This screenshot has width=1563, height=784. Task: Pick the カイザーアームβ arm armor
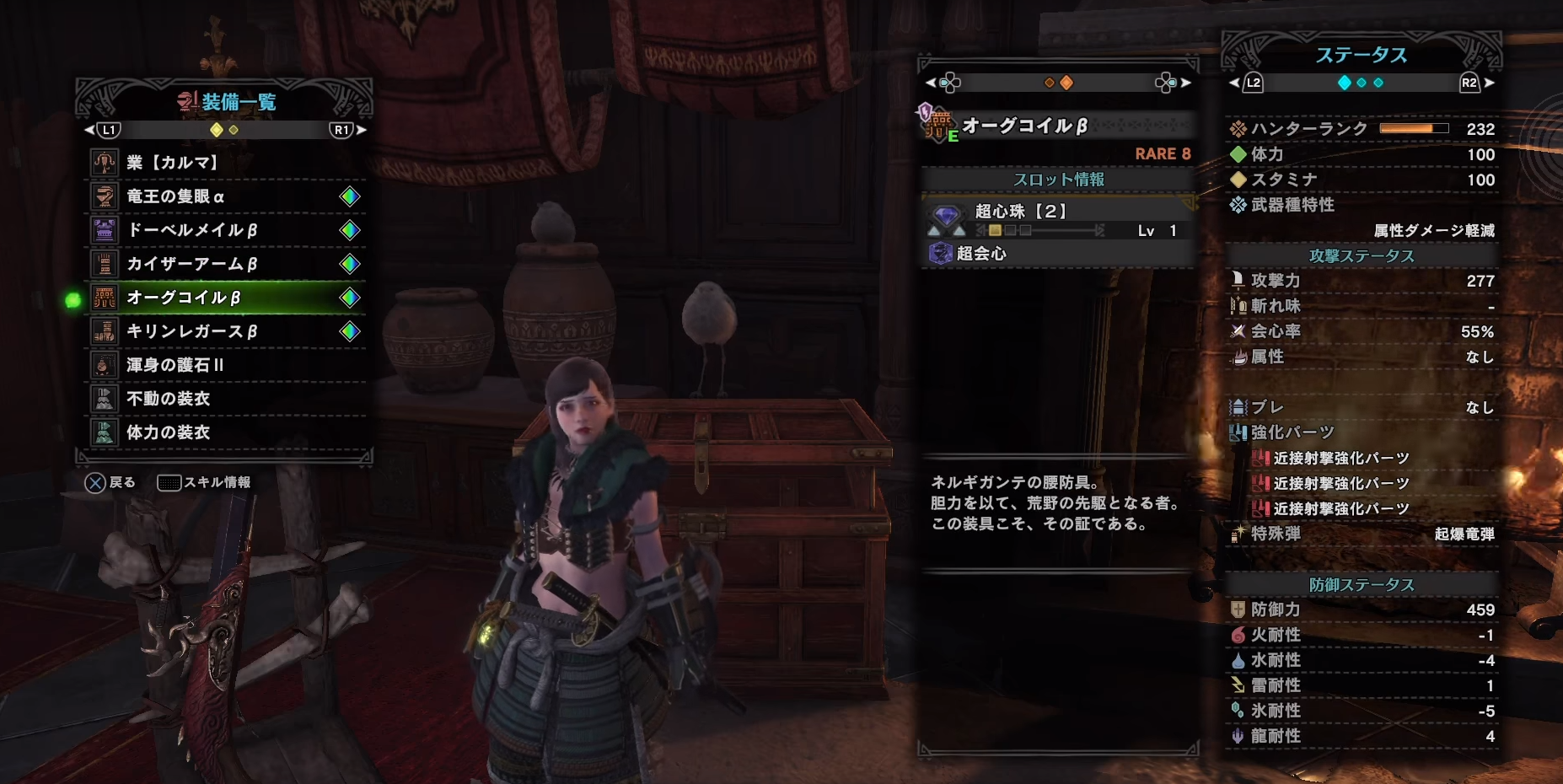226,264
